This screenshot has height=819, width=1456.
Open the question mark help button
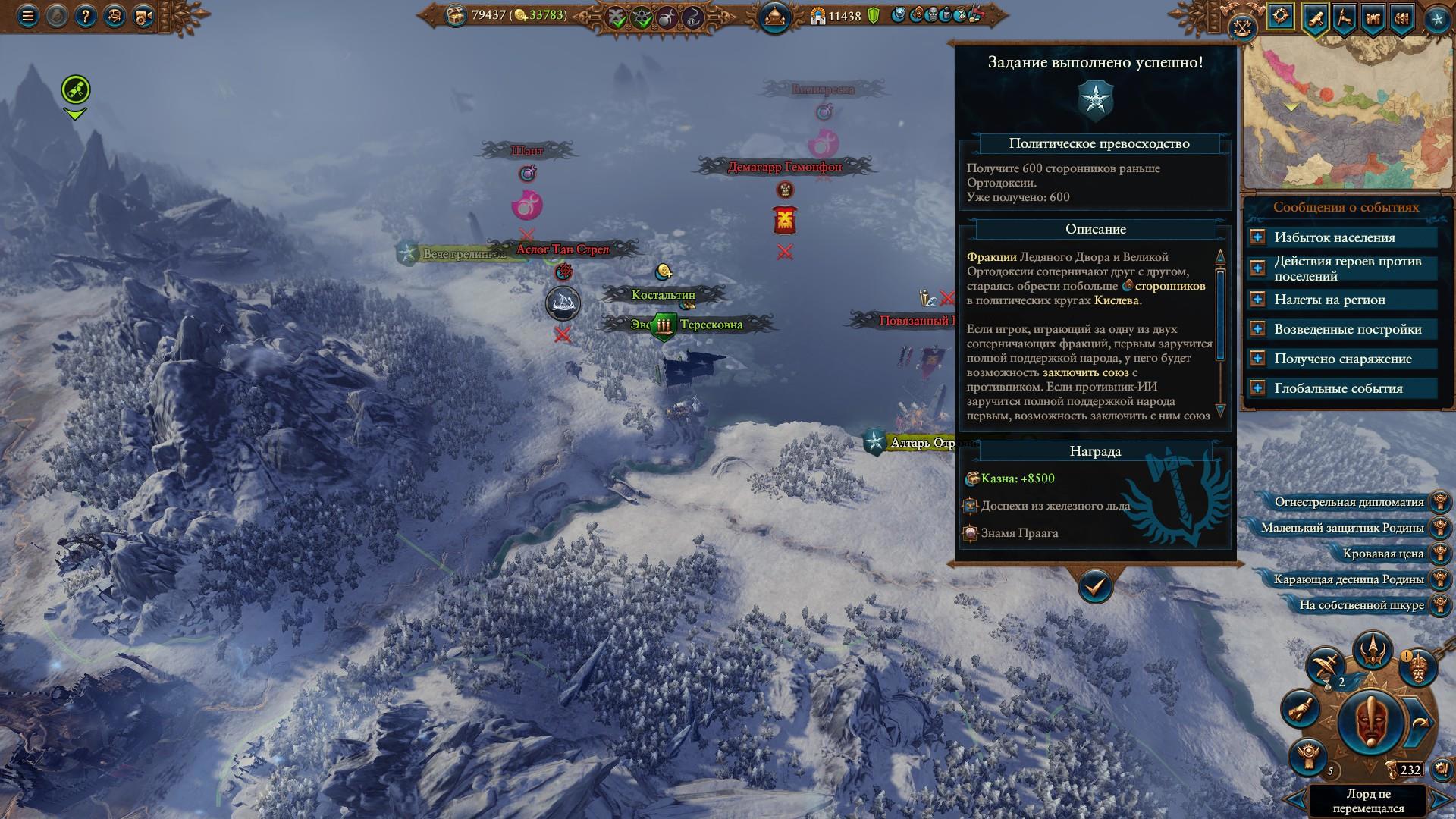click(x=85, y=17)
